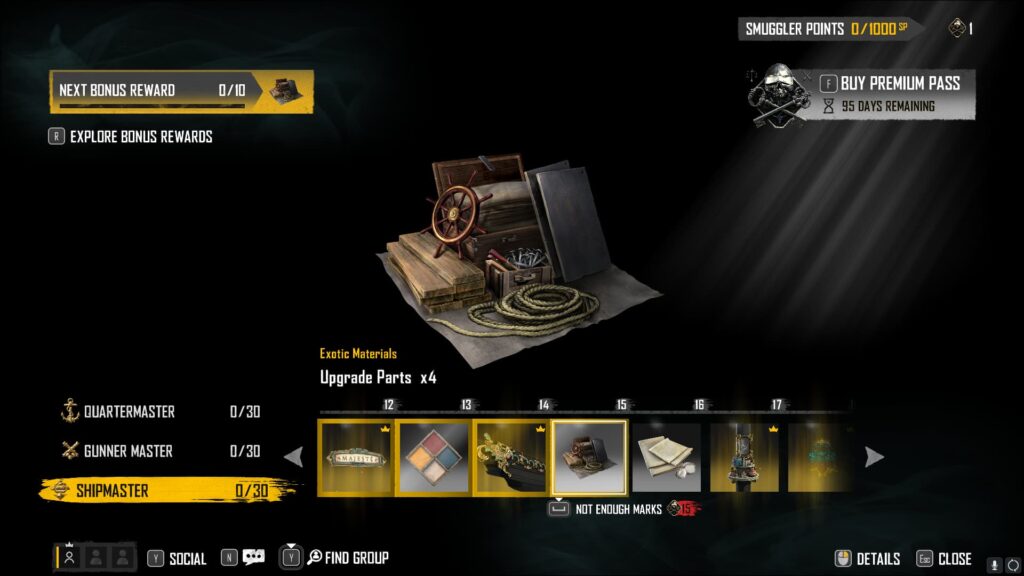Open the Social menu
This screenshot has width=1024, height=576.
[x=177, y=559]
